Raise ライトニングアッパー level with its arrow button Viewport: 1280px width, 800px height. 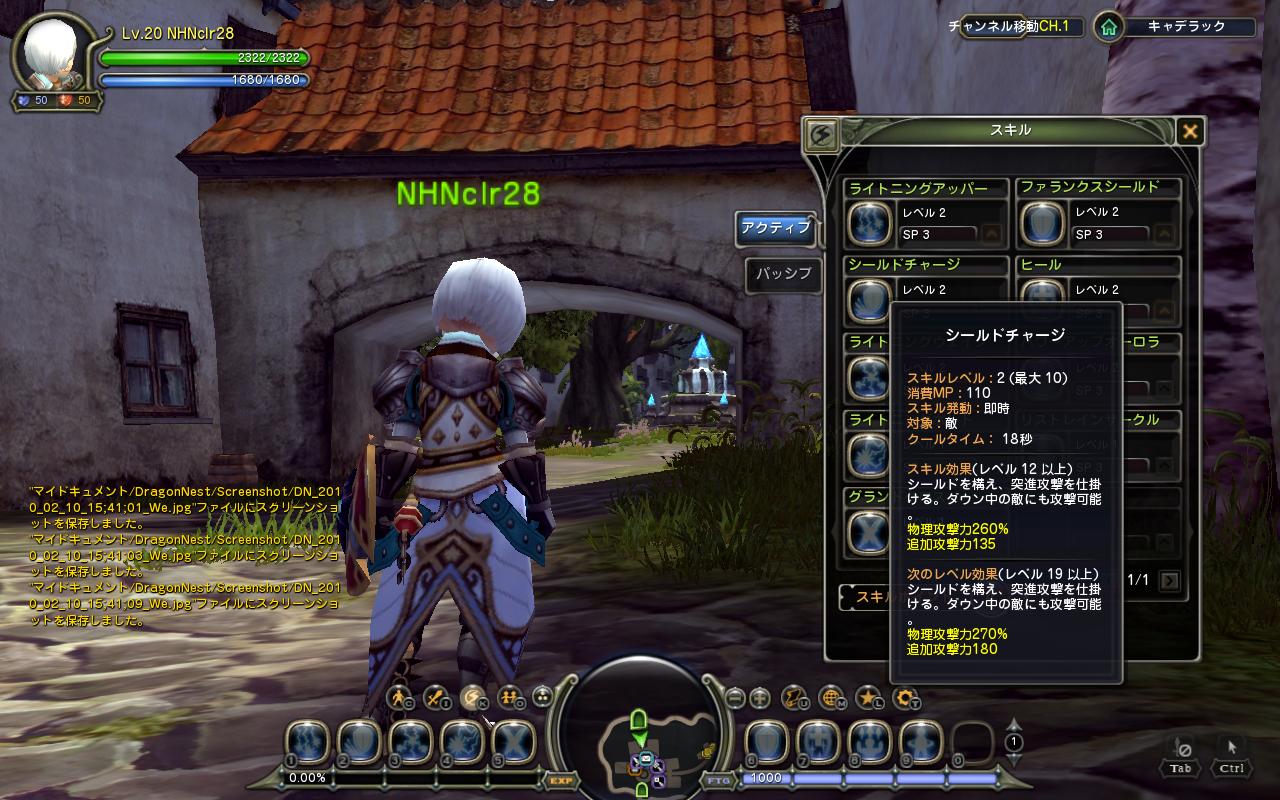tap(992, 235)
